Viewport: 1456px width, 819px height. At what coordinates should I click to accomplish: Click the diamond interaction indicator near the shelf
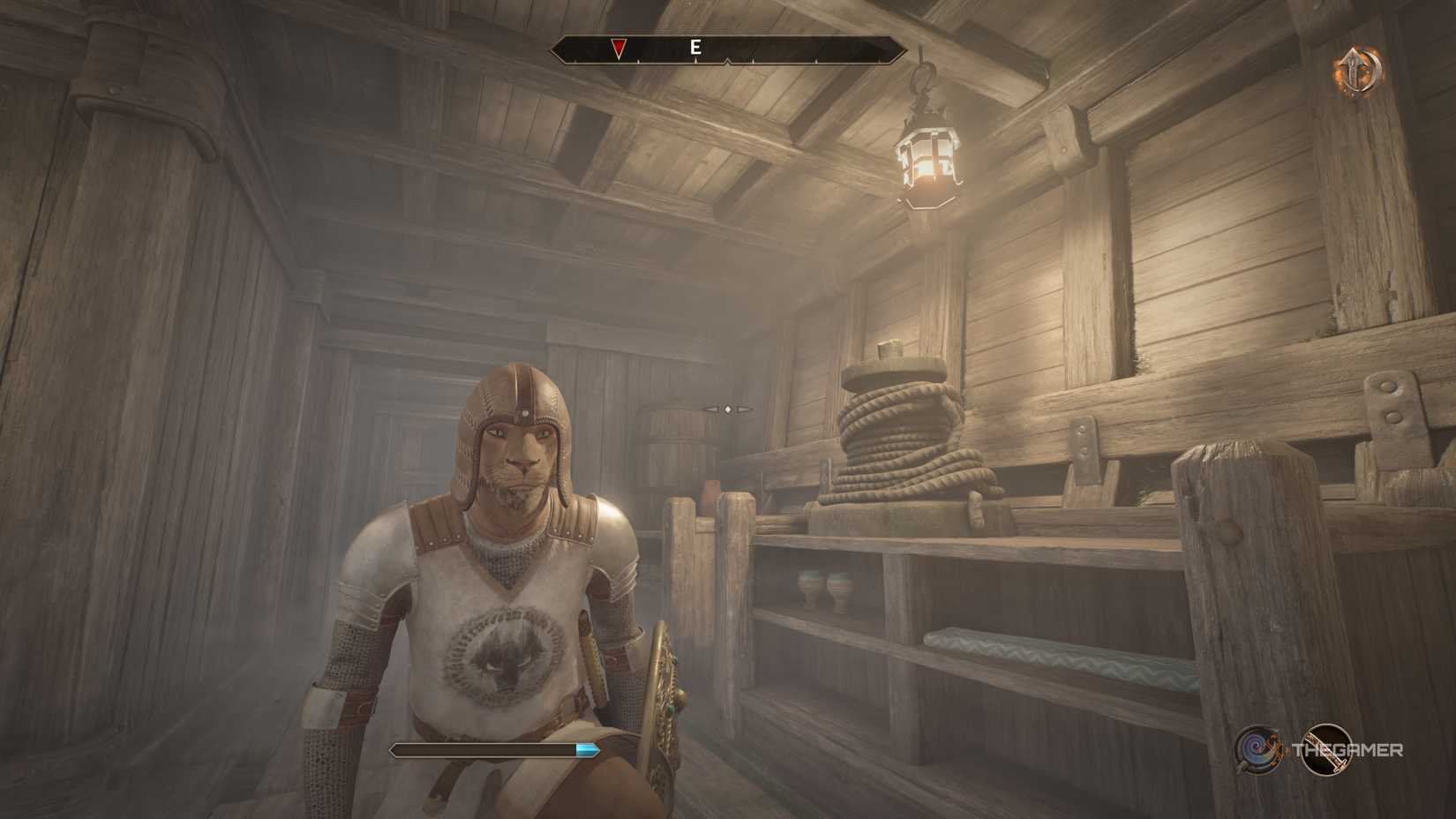(728, 409)
